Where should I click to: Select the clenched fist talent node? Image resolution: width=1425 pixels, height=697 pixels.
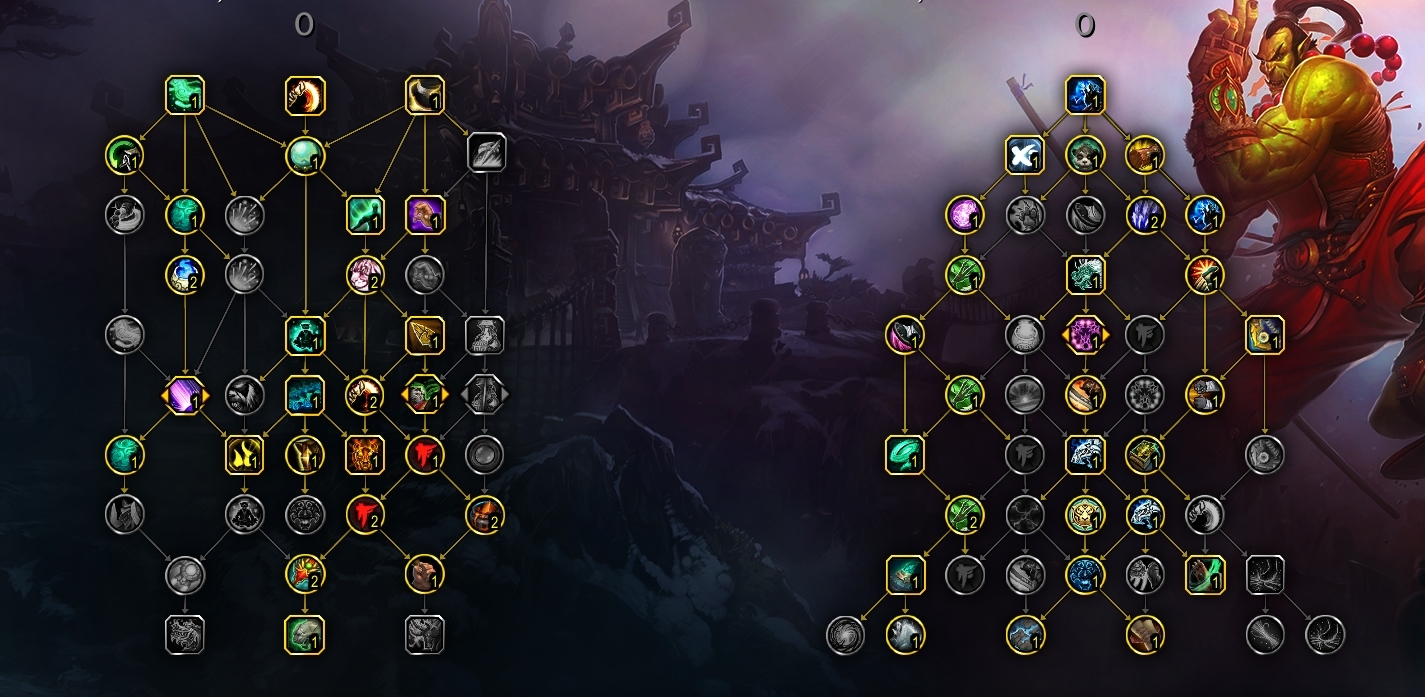425,575
